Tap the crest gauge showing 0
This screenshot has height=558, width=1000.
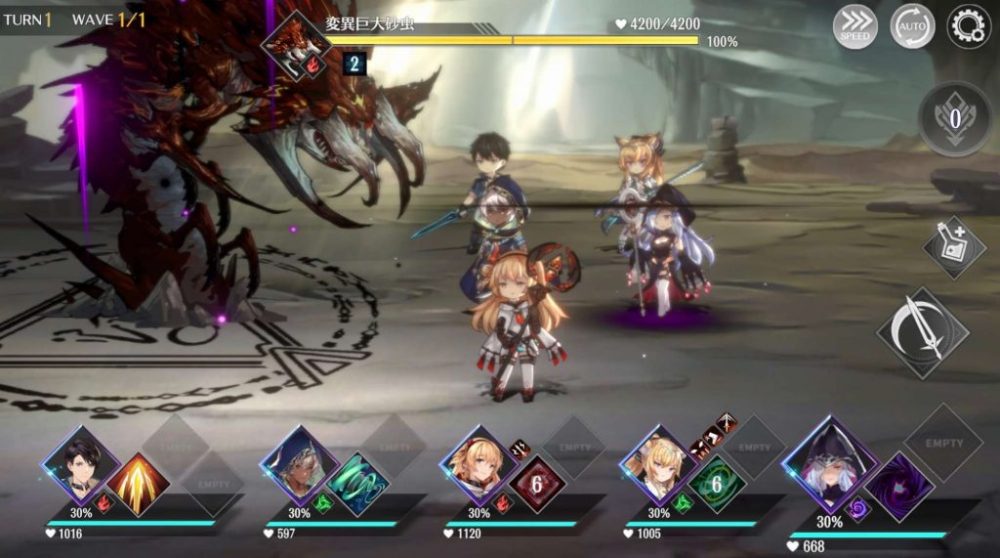pos(954,119)
